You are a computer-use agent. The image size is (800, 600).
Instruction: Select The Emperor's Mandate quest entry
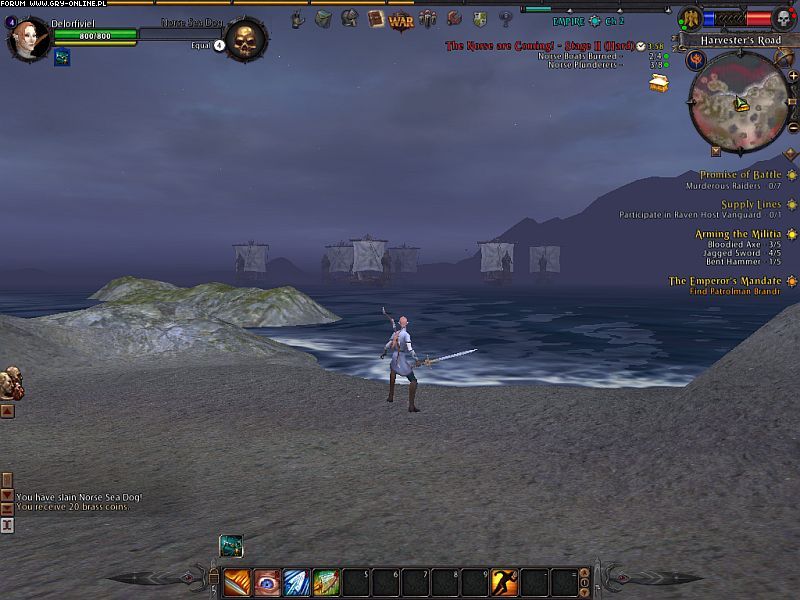726,281
